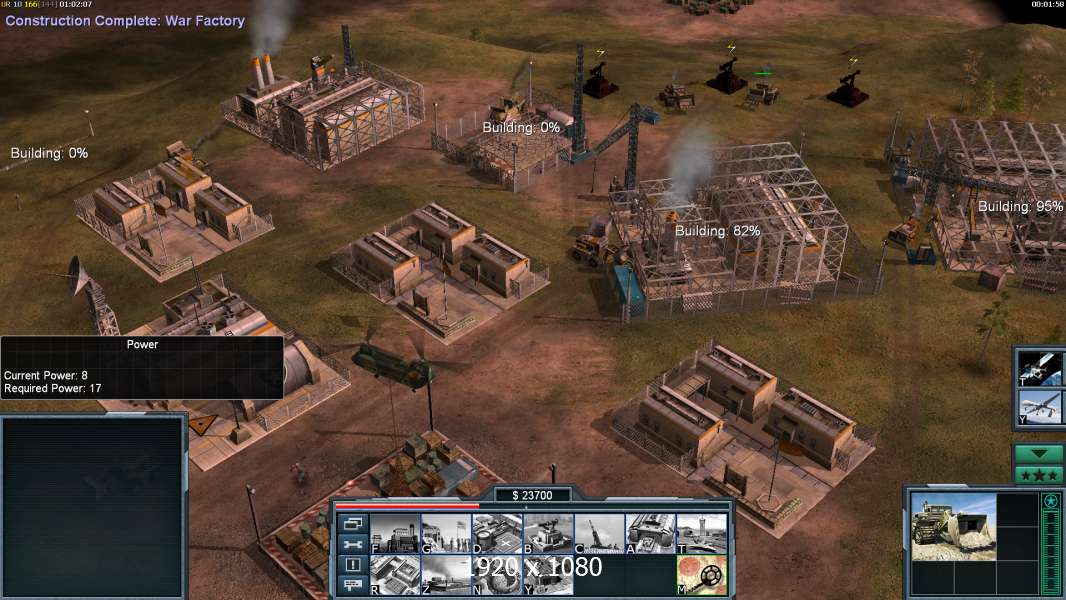Pick the missile battery icon labeled C
The image size is (1066, 600).
[599, 533]
